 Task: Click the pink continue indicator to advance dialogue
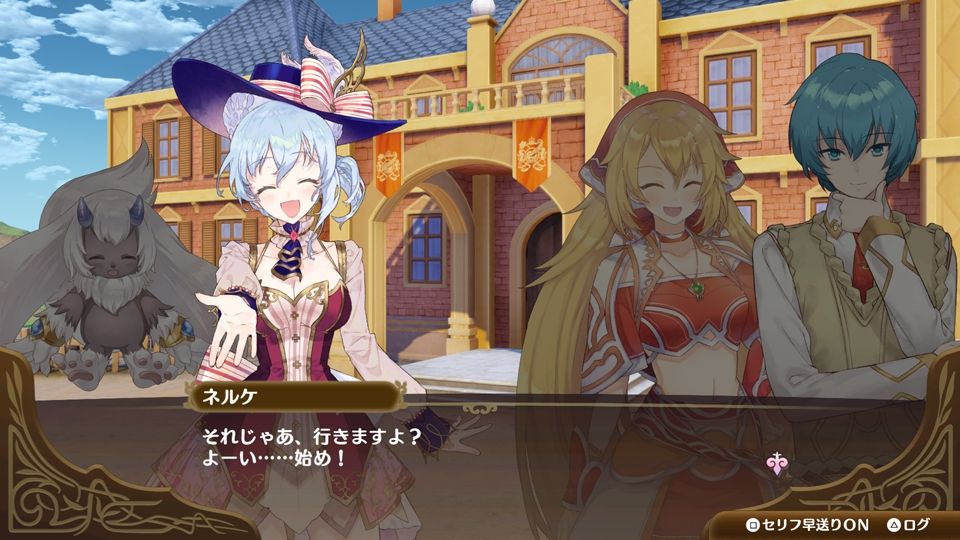point(774,462)
